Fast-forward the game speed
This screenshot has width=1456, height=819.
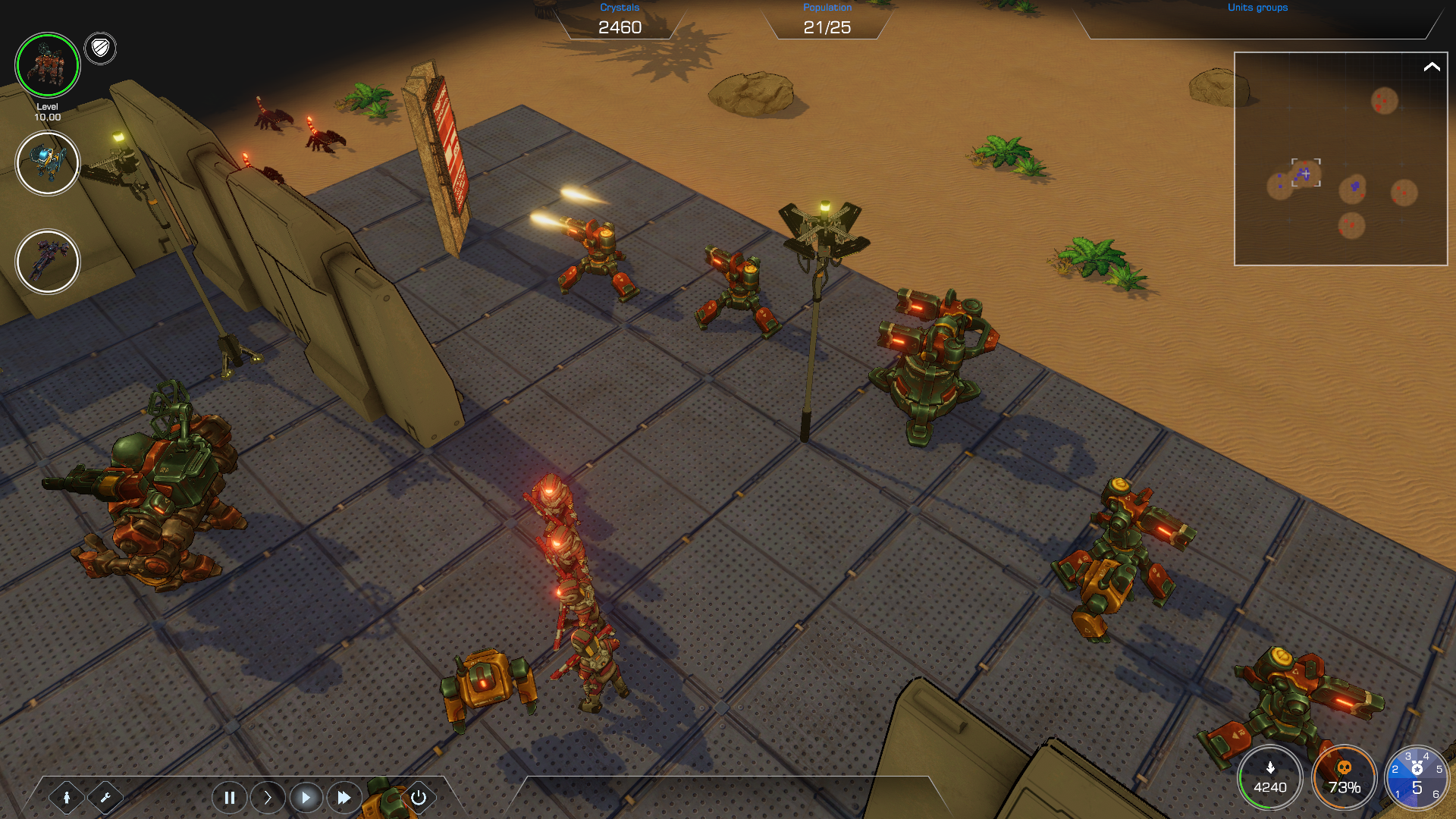344,797
